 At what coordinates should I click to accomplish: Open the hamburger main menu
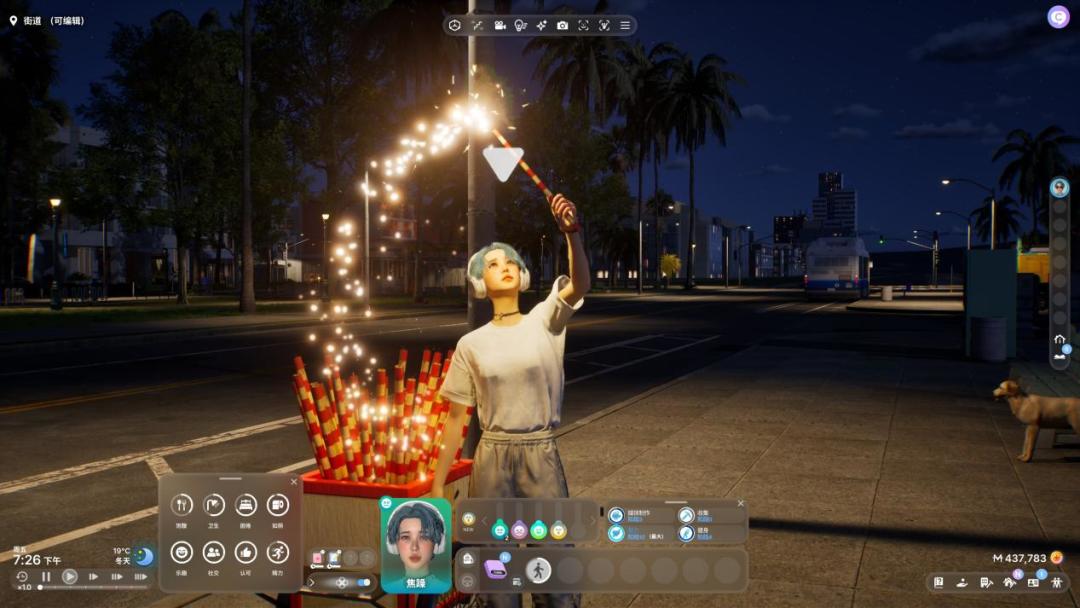click(x=625, y=25)
